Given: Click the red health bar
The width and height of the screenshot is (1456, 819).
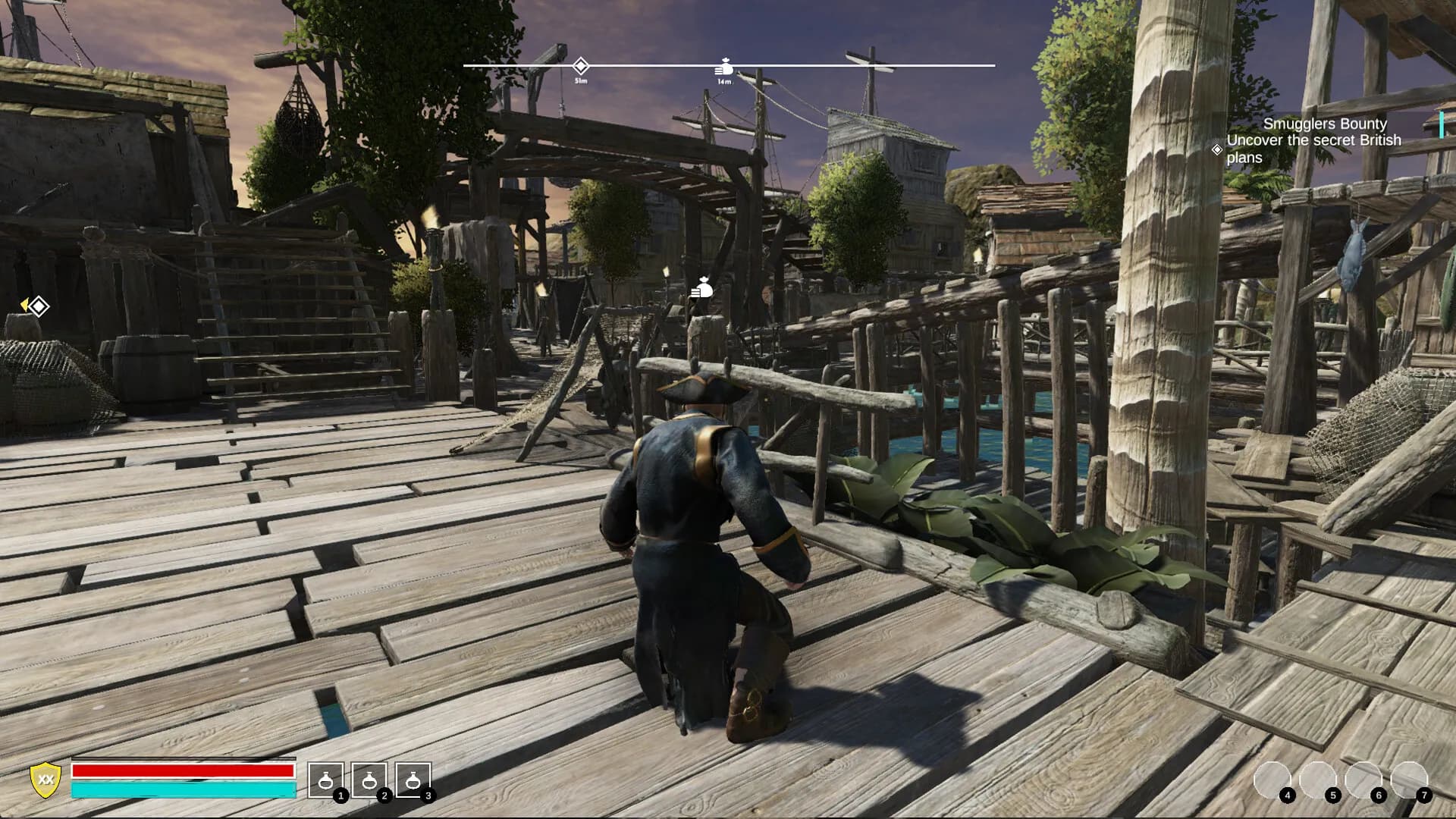Looking at the screenshot, I should [x=182, y=772].
